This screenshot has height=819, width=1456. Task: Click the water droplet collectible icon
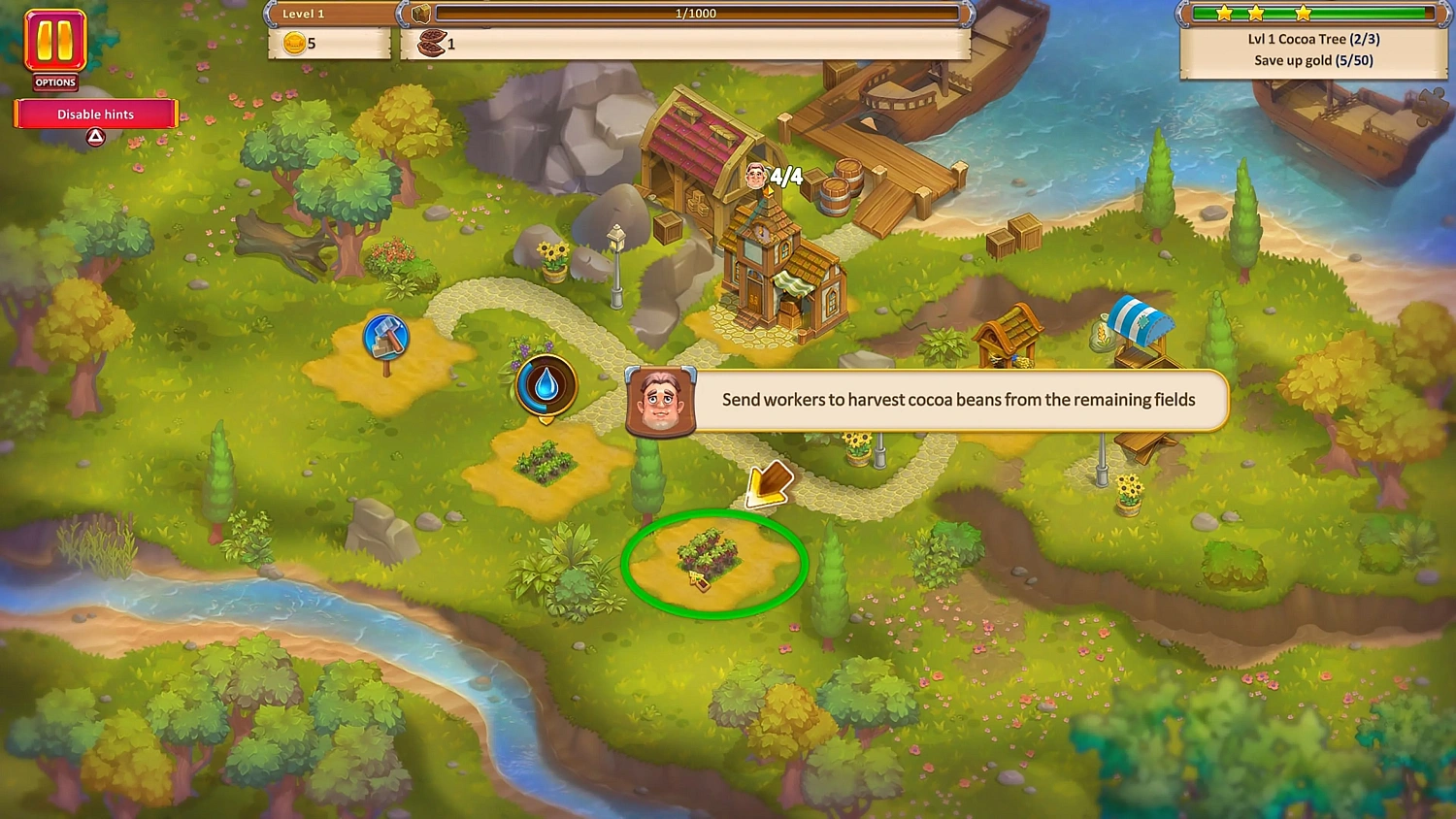click(x=546, y=384)
